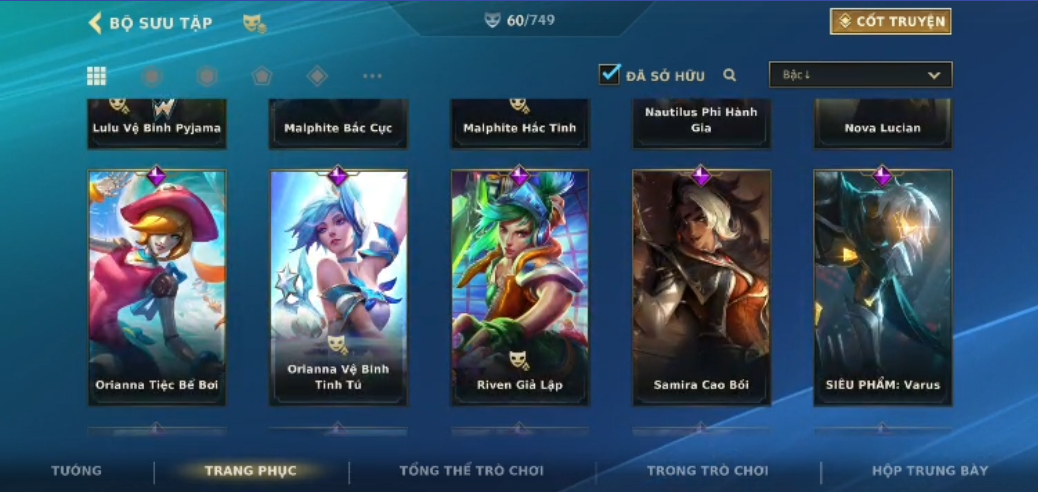Pick the Riven Giả Lập skin card
This screenshot has height=492, width=1038.
coord(519,288)
